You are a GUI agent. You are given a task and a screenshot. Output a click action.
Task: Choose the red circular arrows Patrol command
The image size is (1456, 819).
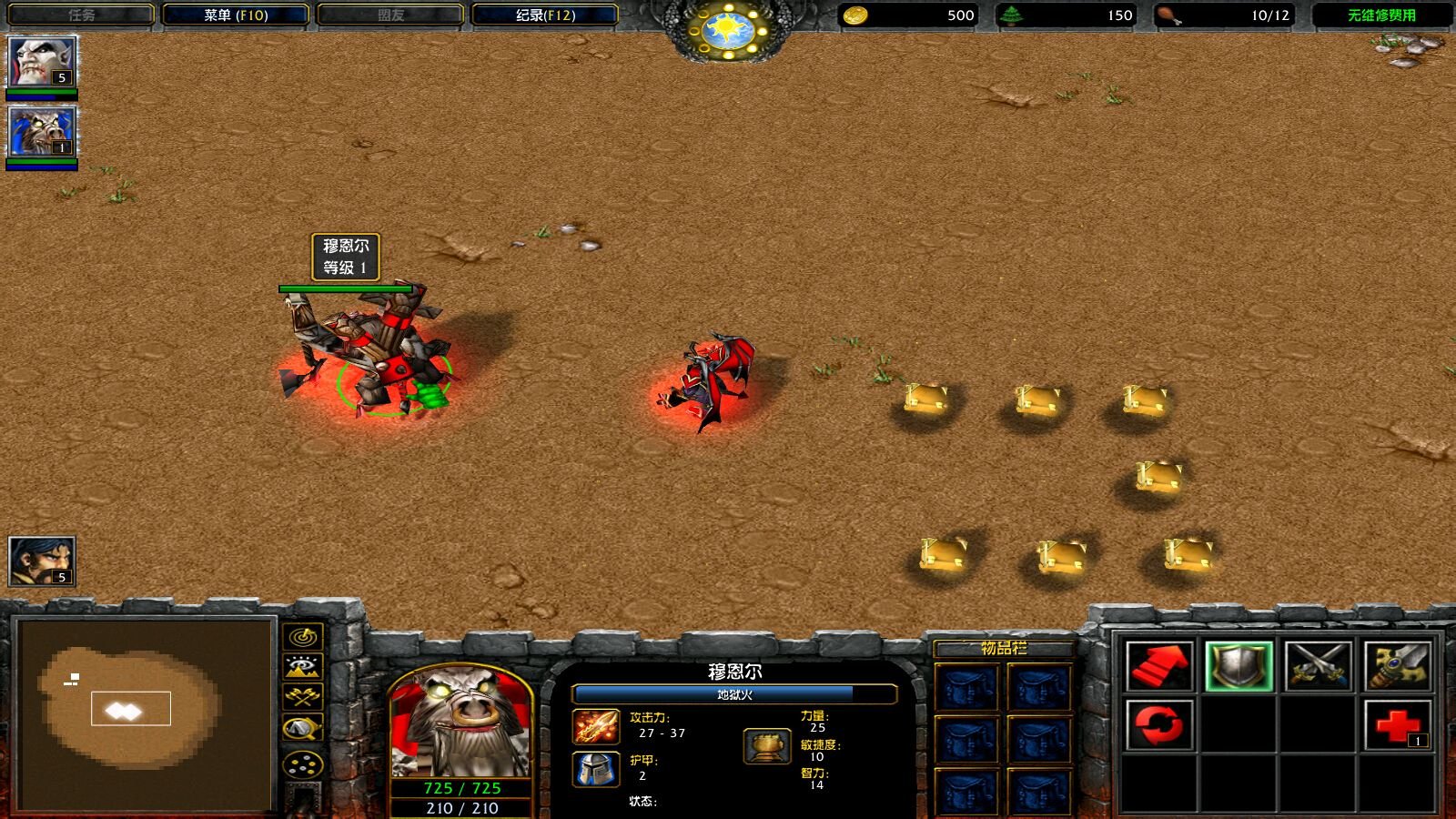click(x=1158, y=725)
